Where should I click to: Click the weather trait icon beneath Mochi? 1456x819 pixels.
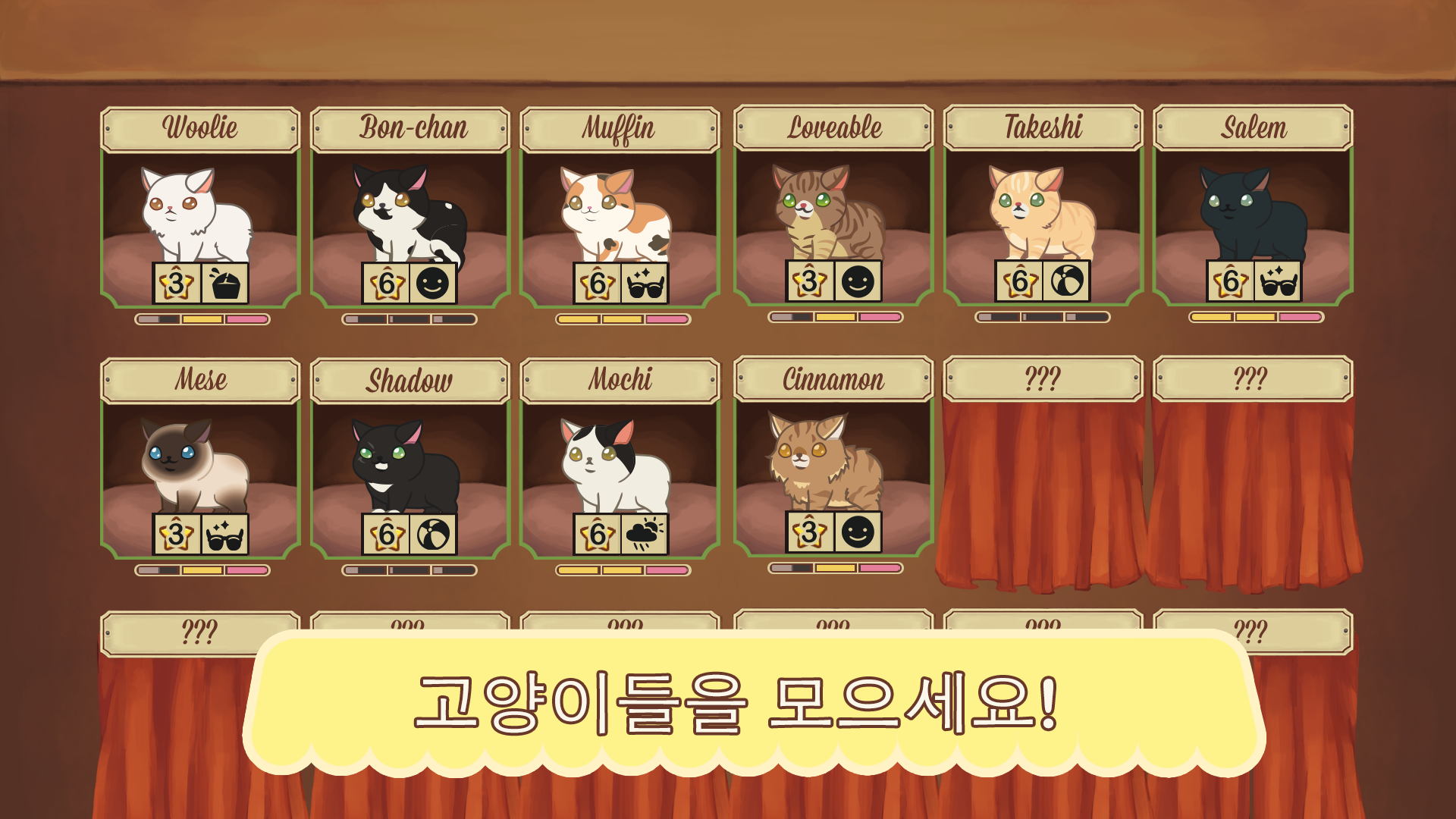tap(644, 535)
